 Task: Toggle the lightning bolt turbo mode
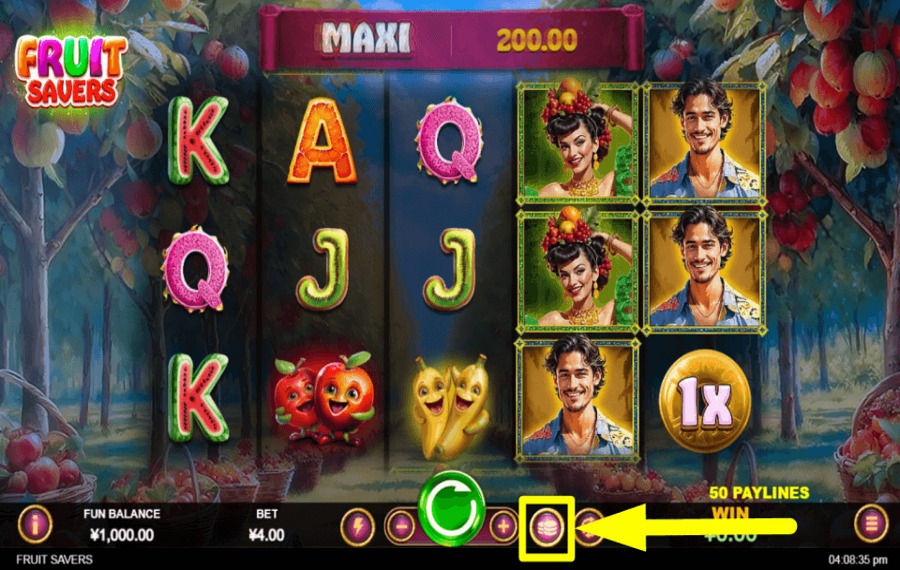[x=357, y=525]
